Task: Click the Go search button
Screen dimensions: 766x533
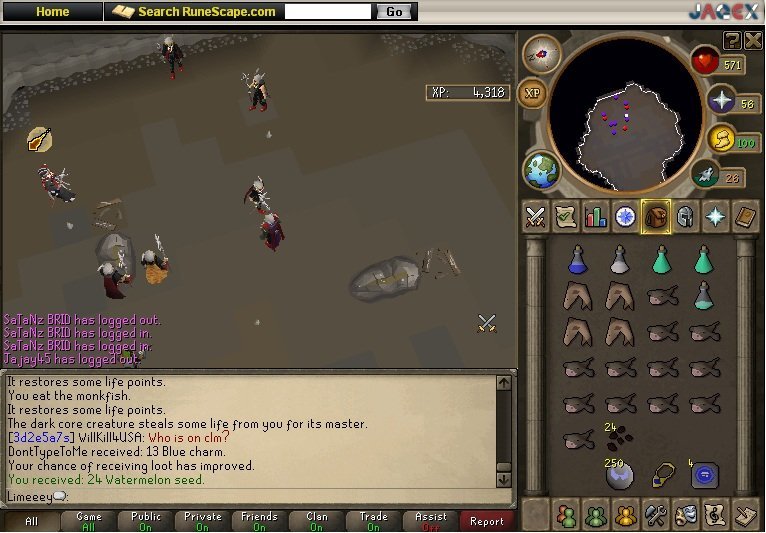Action: pos(394,12)
